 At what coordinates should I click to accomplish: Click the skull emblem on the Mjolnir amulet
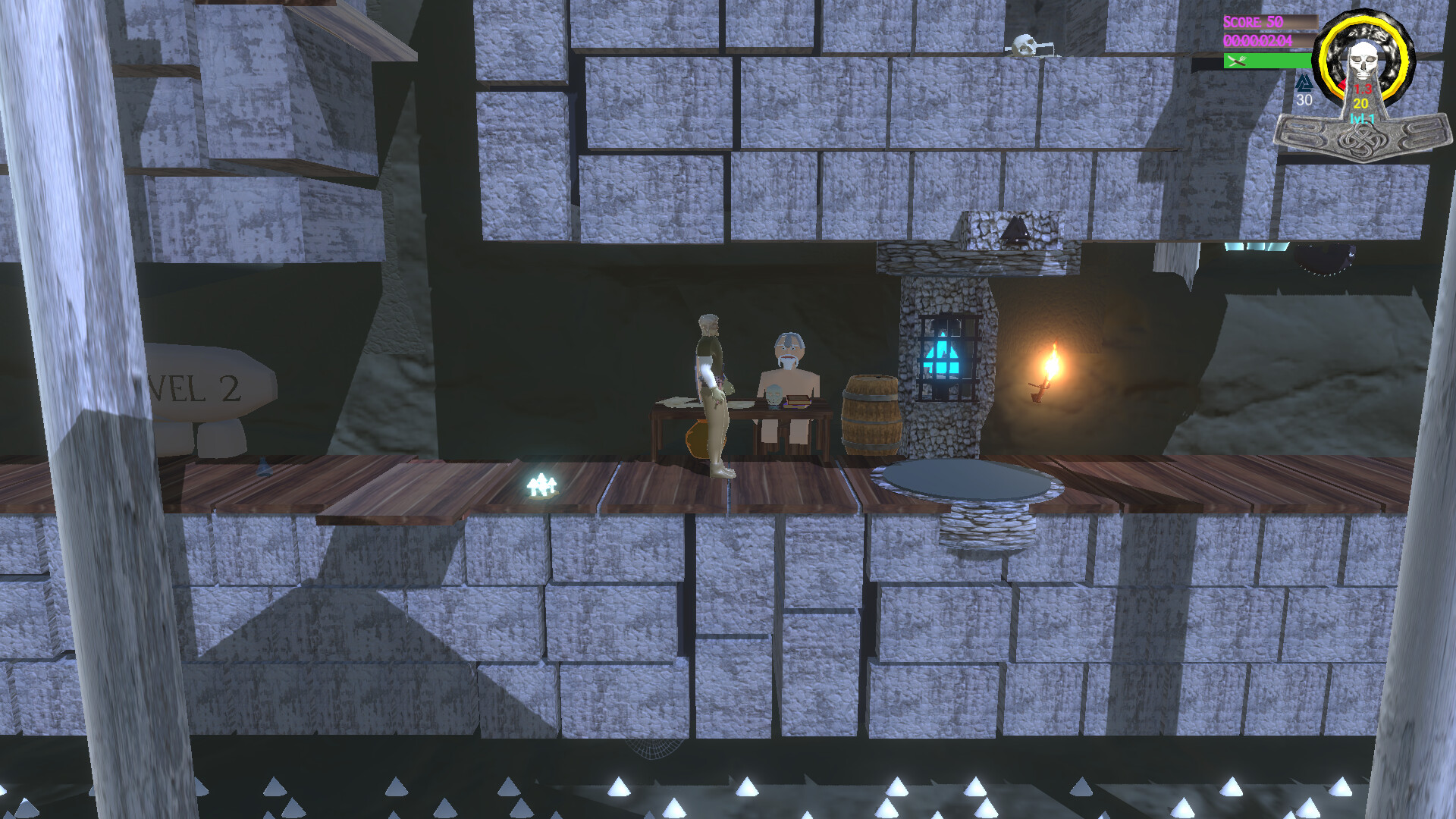(1363, 61)
